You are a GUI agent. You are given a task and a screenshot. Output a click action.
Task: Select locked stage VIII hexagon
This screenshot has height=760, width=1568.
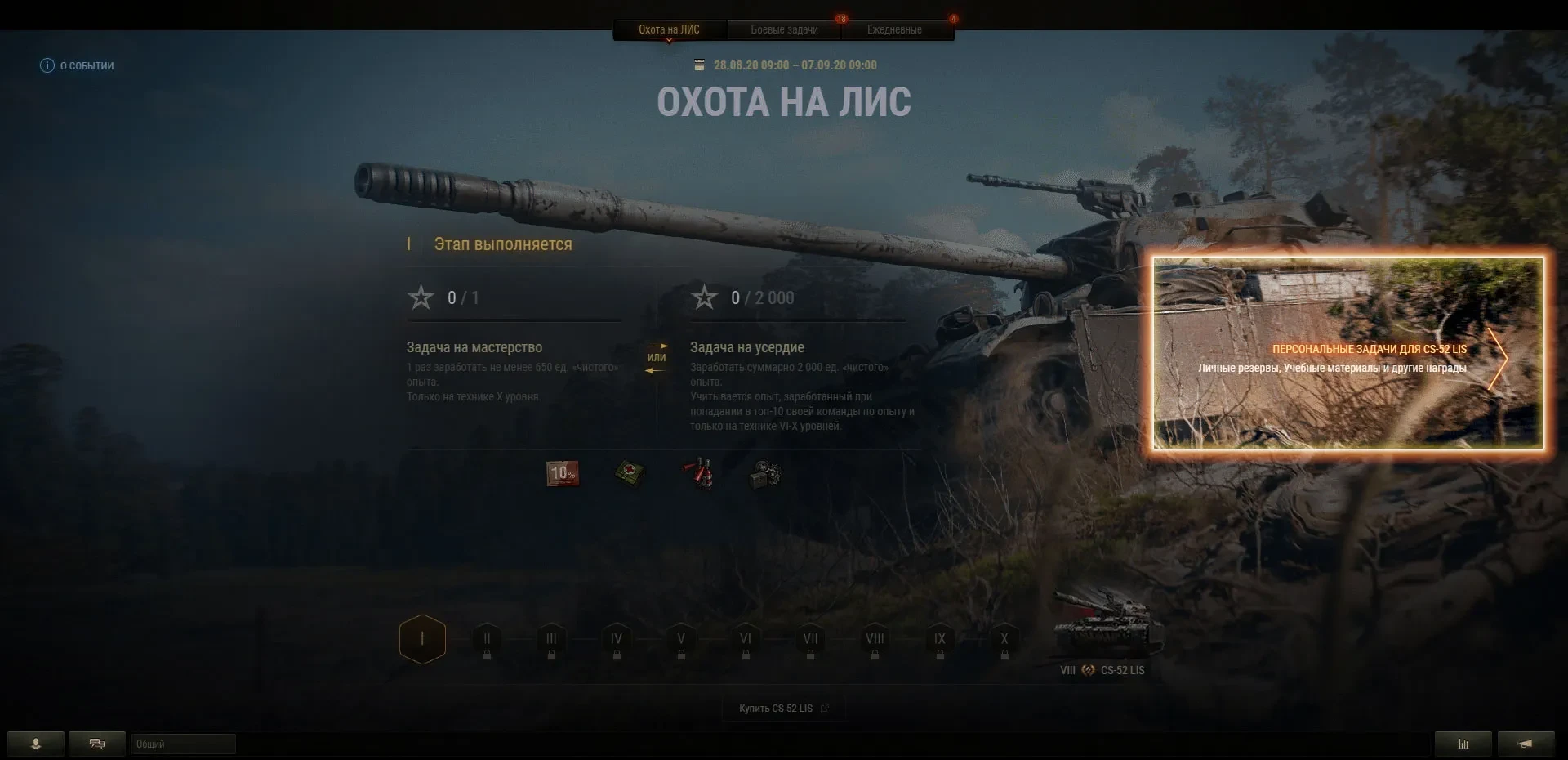[875, 642]
